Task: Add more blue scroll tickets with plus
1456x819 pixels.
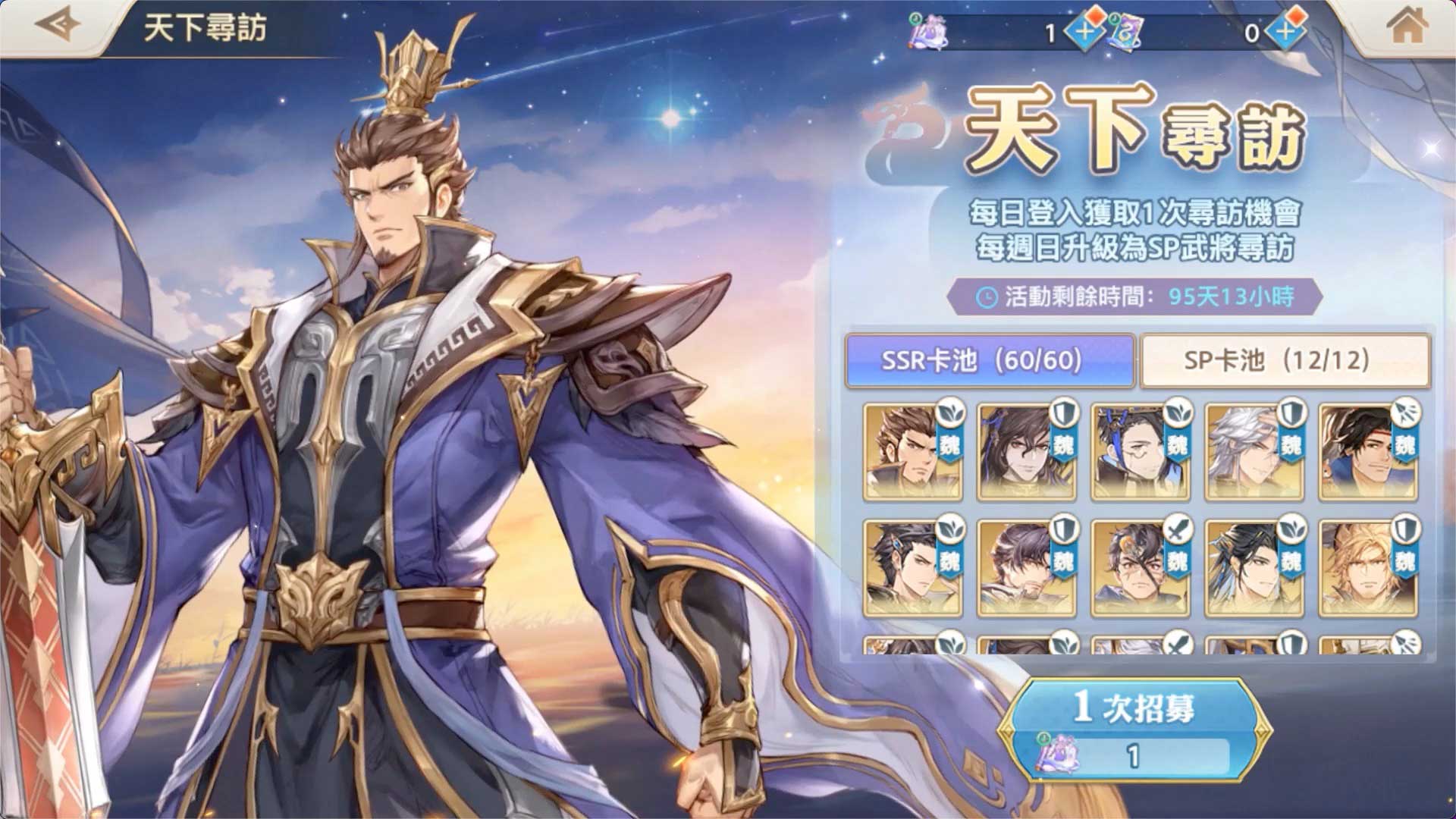Action: 1285,32
